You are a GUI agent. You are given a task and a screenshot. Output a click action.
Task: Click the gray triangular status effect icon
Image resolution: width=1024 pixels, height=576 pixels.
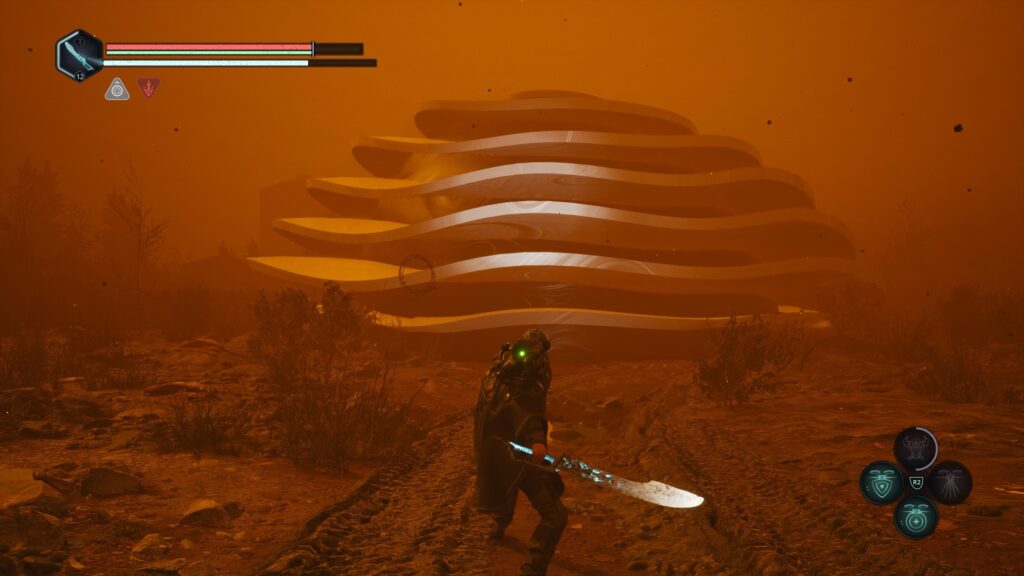click(117, 89)
